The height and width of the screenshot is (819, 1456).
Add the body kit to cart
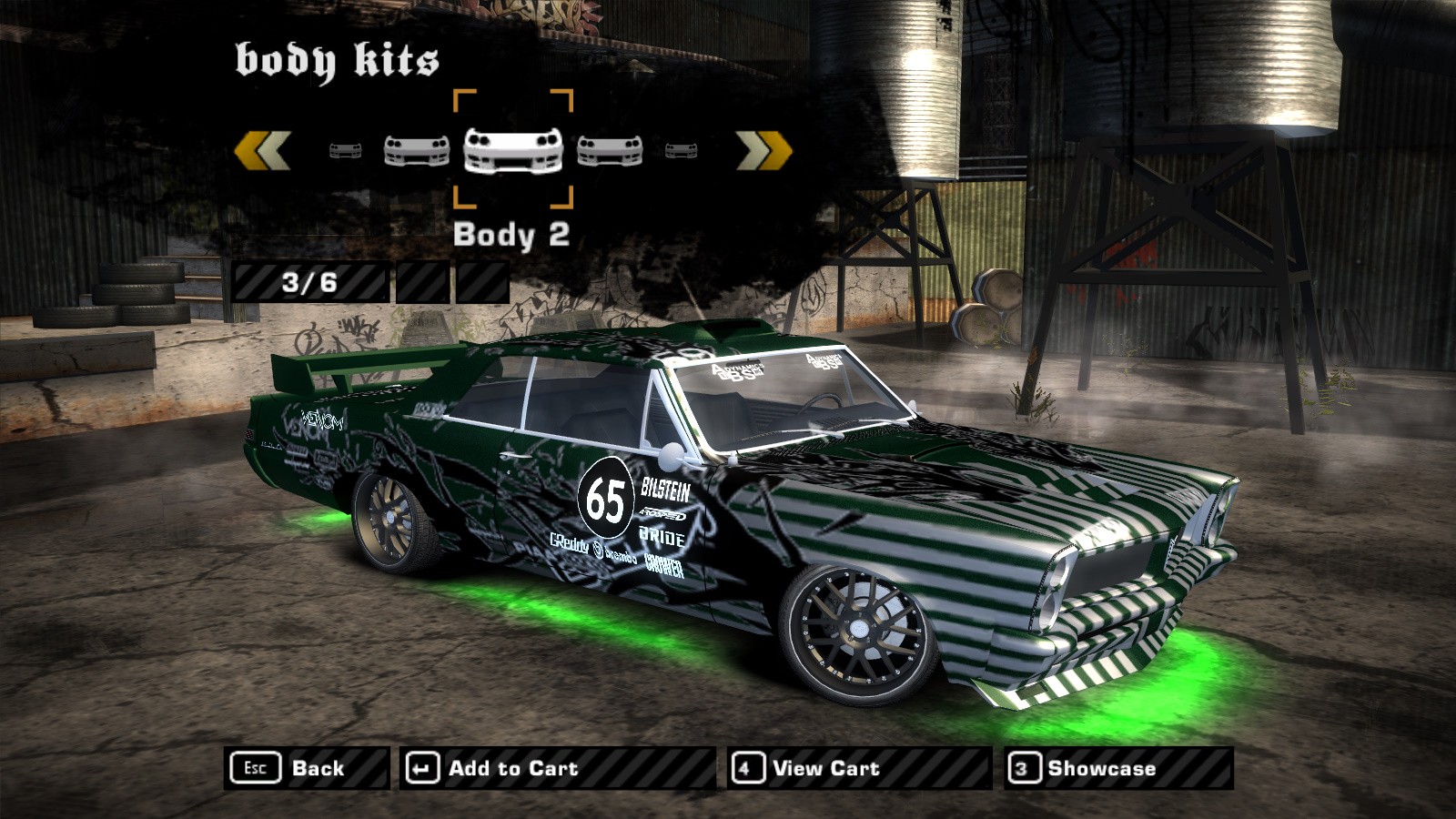point(557,768)
